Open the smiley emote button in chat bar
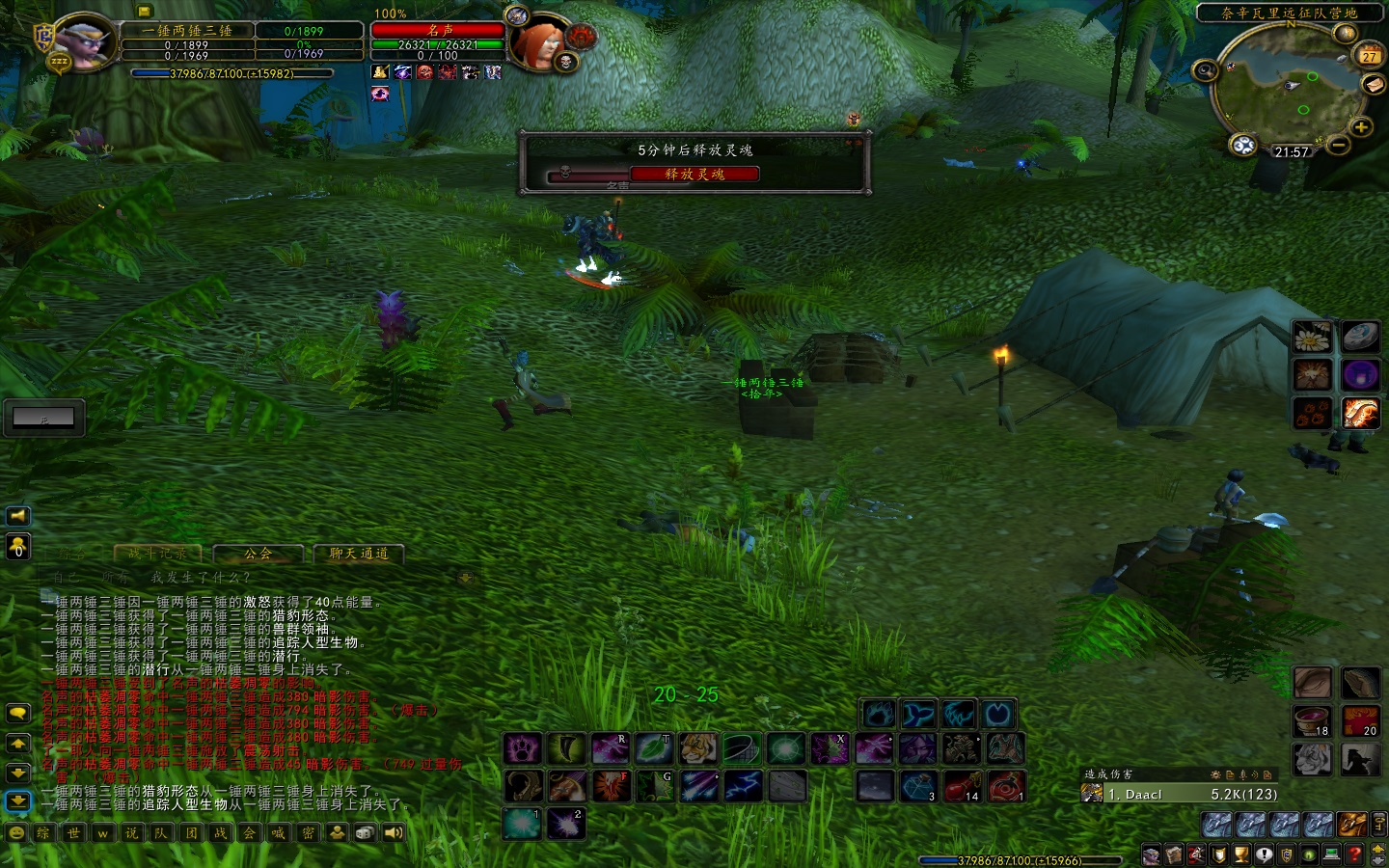The height and width of the screenshot is (868, 1389). click(16, 833)
